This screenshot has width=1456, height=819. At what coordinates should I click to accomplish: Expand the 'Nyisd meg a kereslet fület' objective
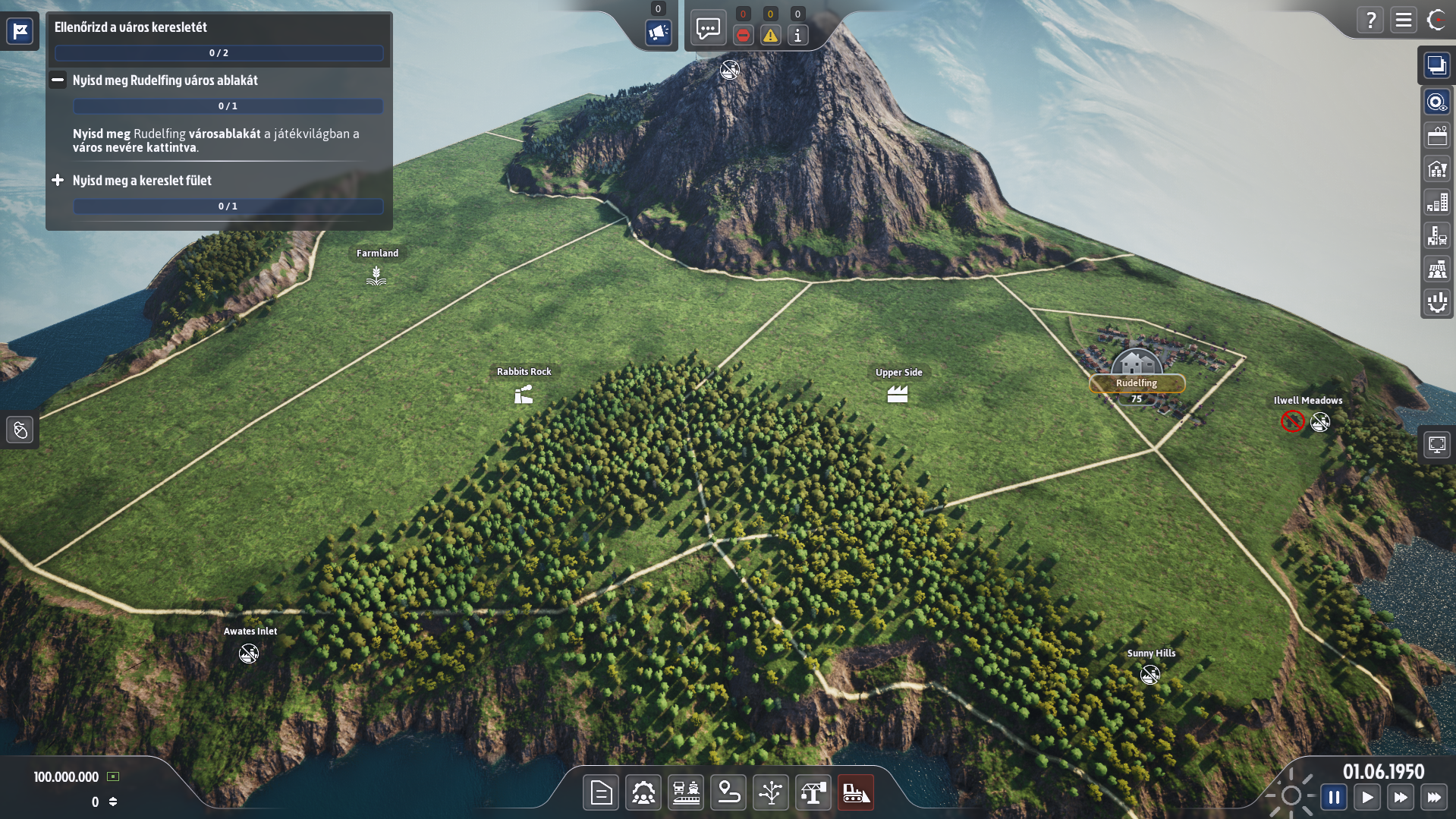pyautogui.click(x=58, y=180)
